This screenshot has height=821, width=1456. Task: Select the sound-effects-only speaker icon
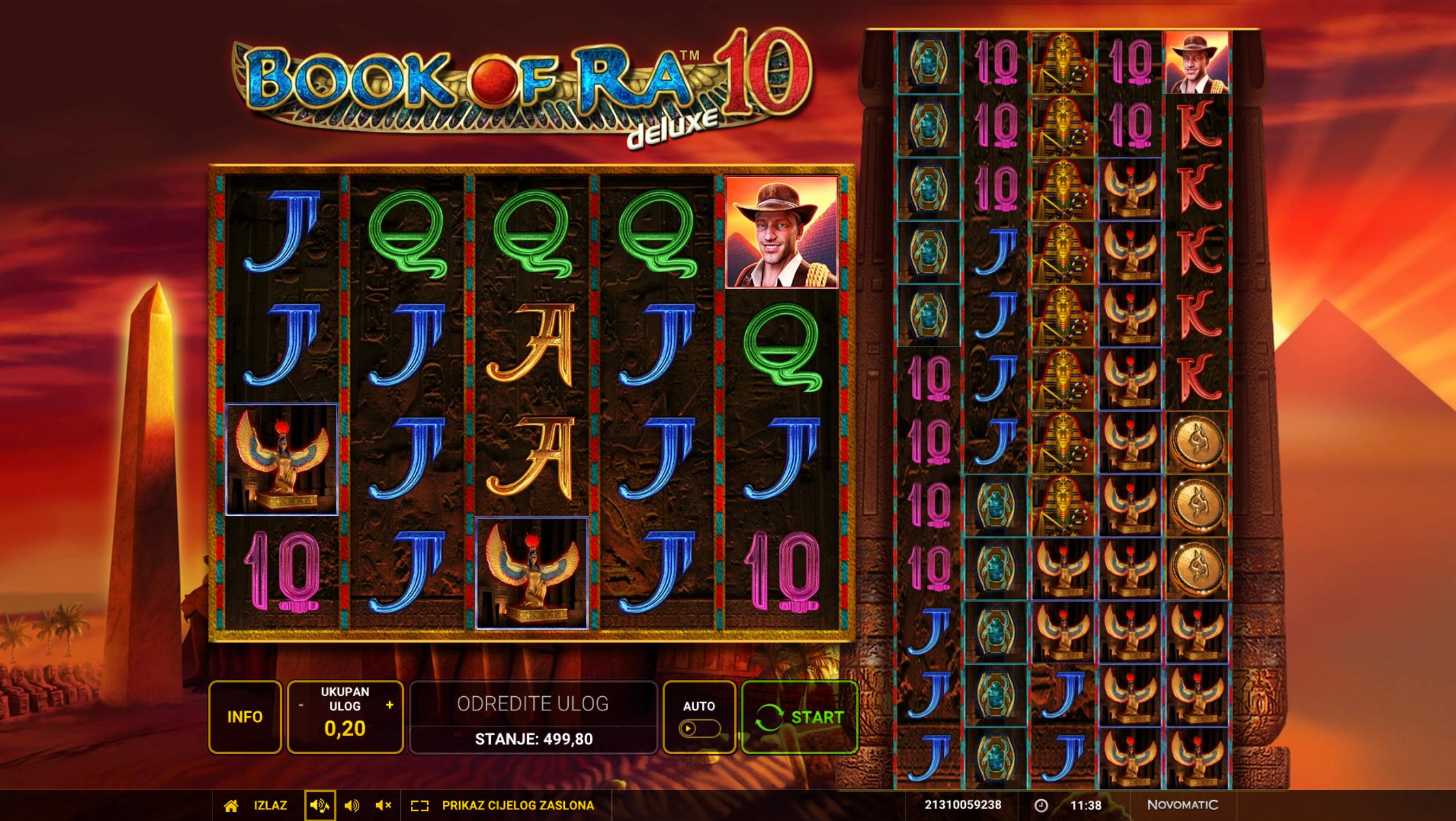tap(352, 805)
